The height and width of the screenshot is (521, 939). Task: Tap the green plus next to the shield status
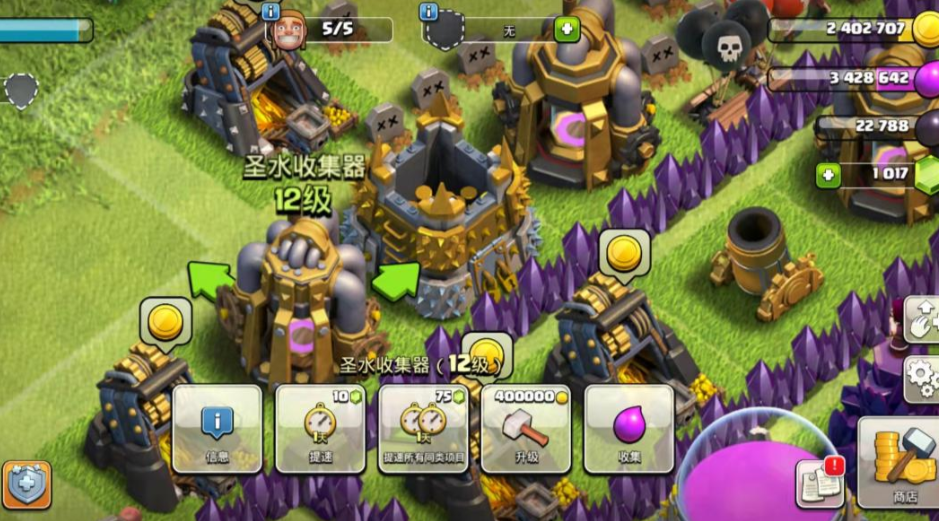567,29
